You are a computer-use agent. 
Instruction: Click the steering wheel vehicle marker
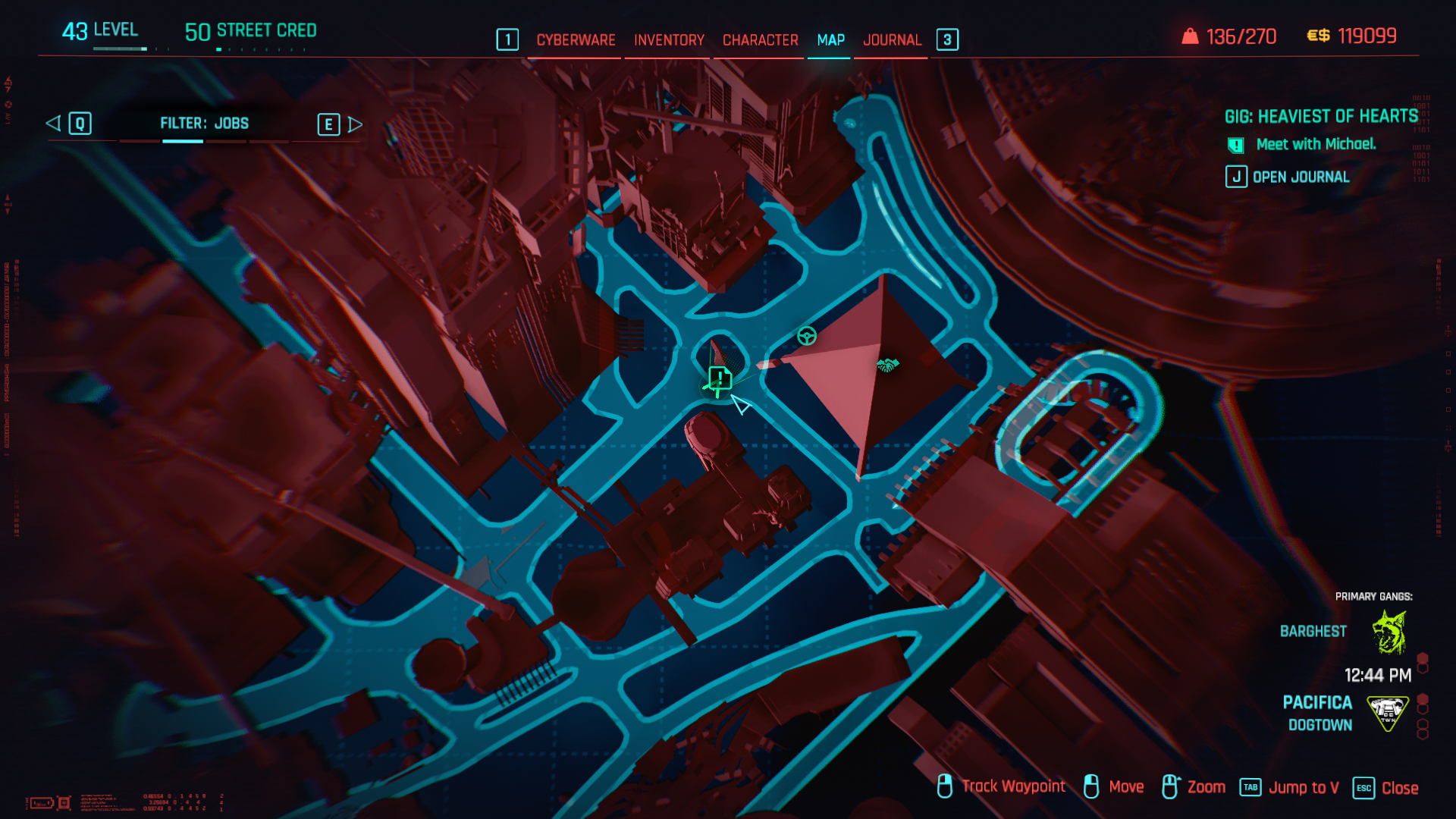(x=806, y=334)
